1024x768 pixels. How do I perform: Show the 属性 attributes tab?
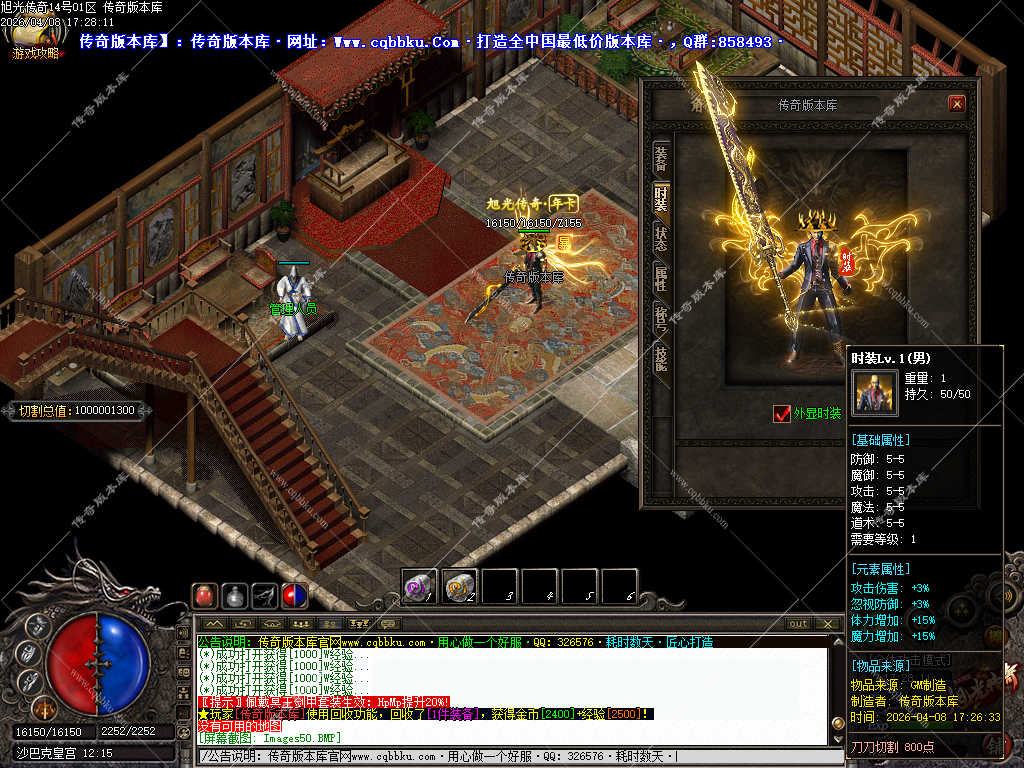point(660,278)
